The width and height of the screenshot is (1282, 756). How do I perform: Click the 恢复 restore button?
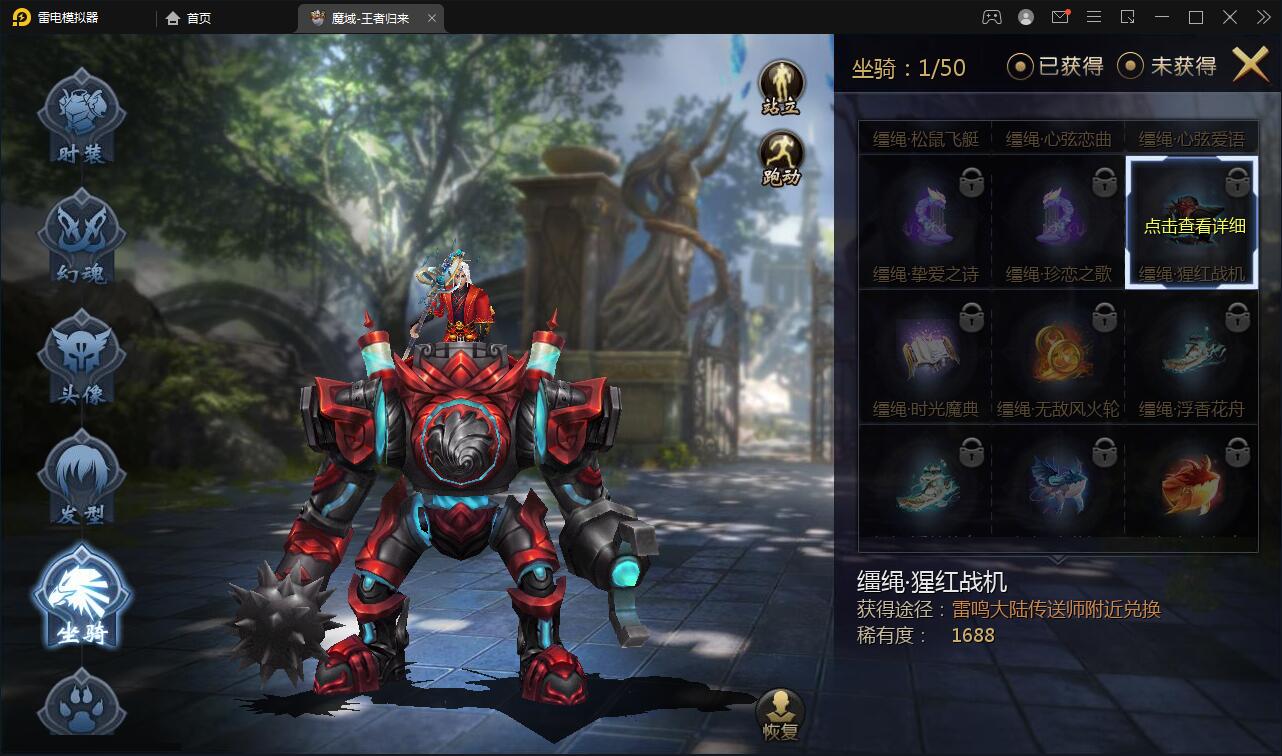[x=780, y=714]
